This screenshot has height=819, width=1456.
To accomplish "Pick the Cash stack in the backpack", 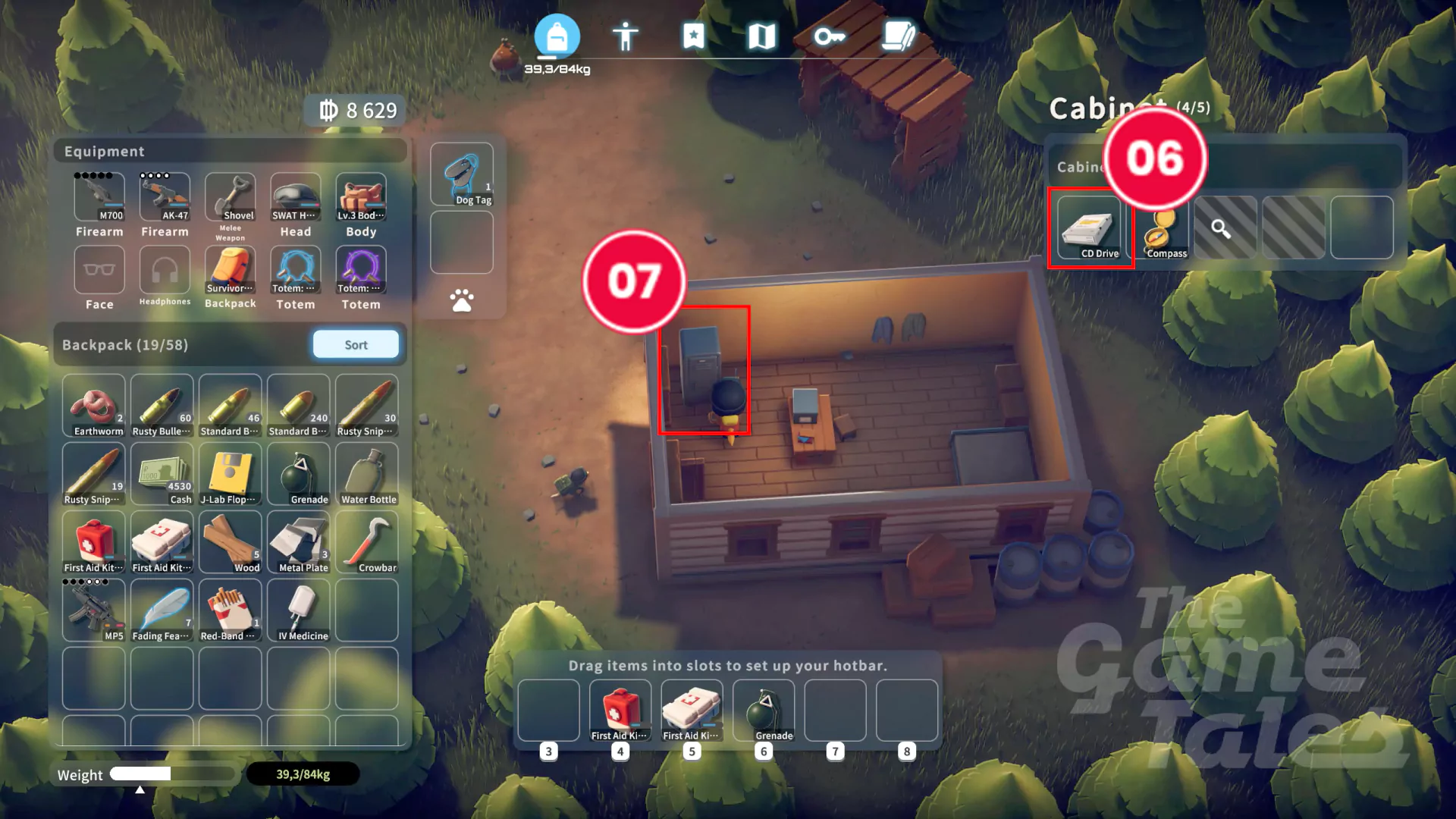I will coord(162,474).
